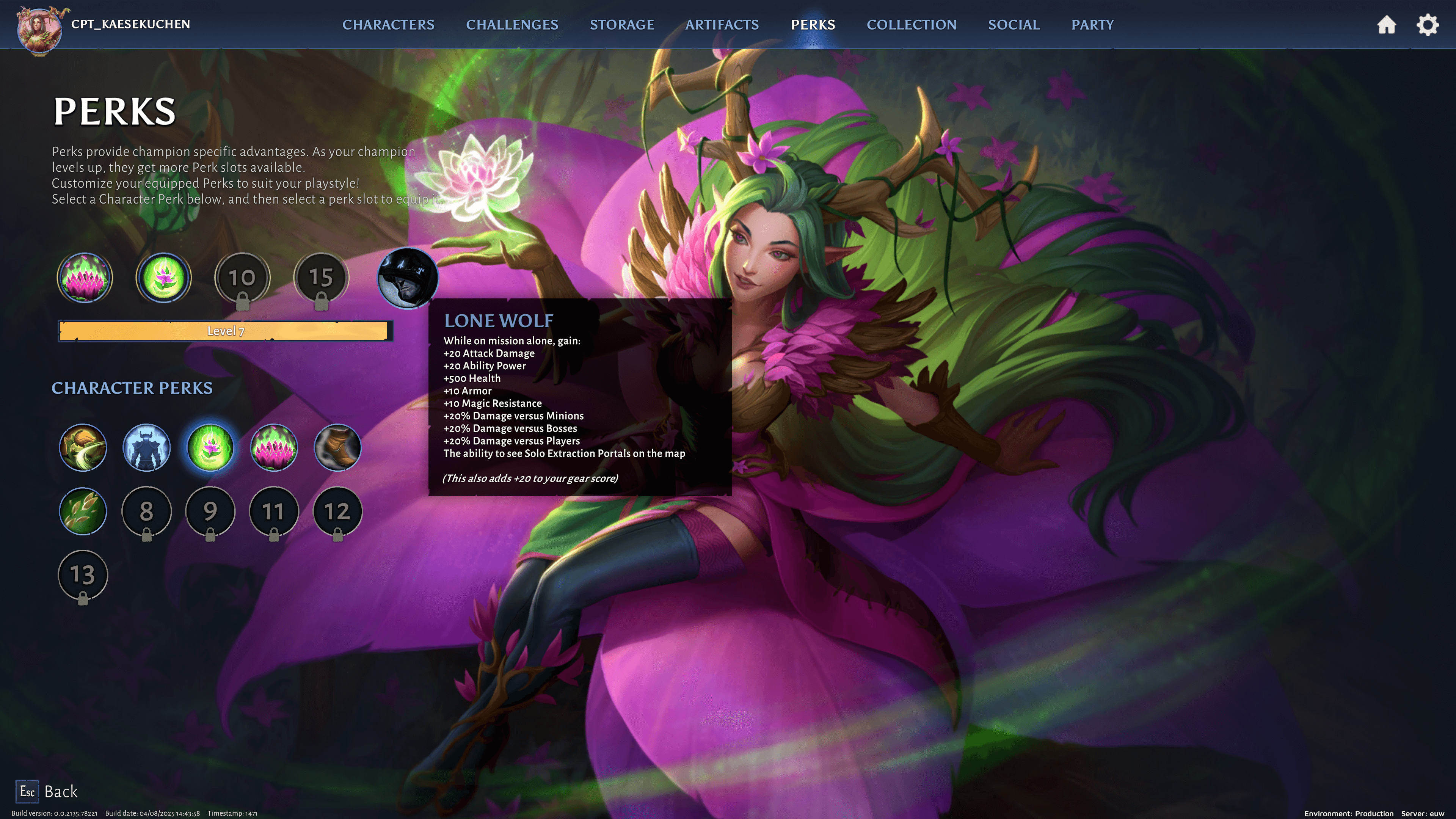
Task: Switch to the Party tab
Action: click(x=1092, y=25)
